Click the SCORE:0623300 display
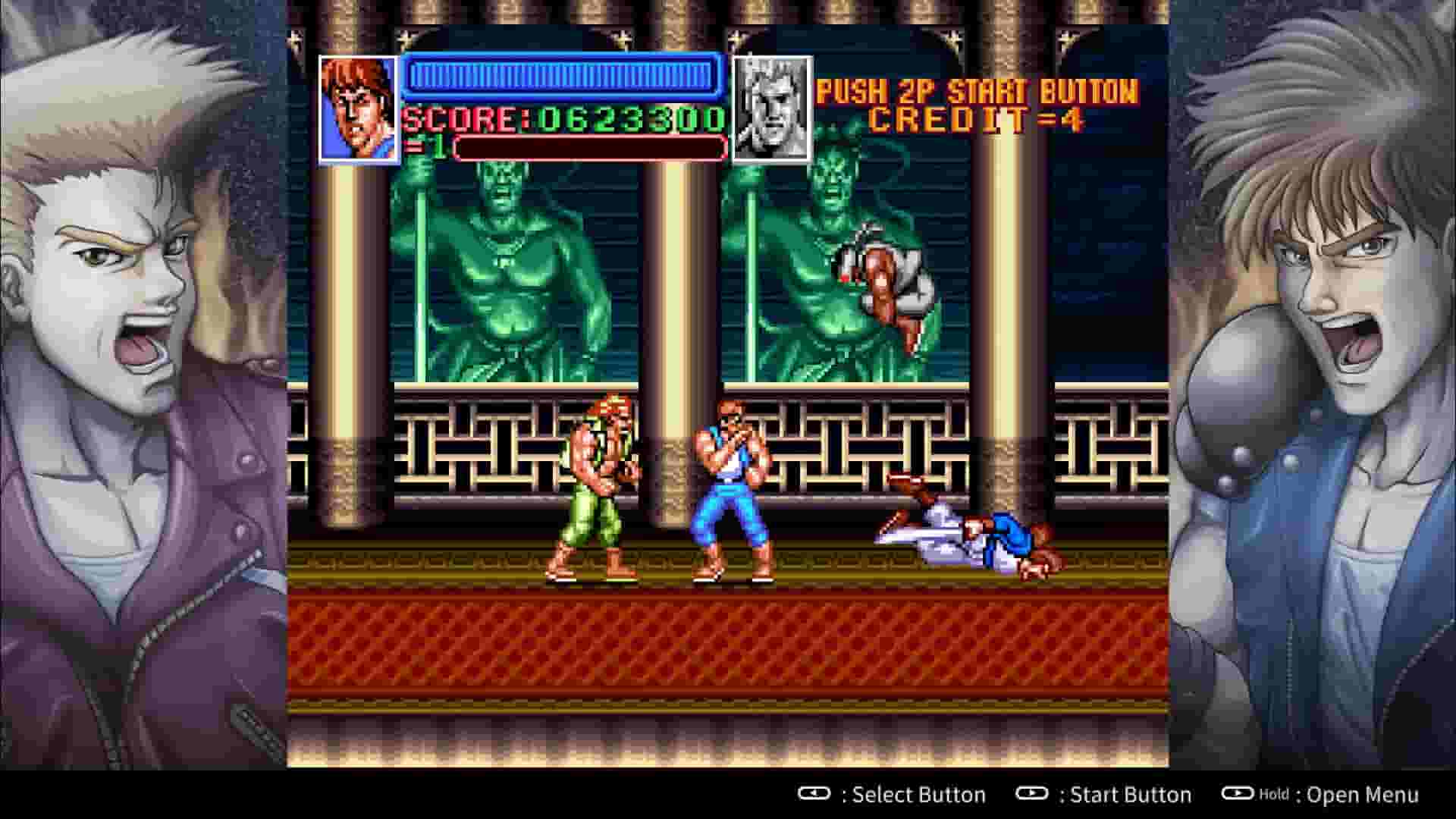 pos(563,118)
